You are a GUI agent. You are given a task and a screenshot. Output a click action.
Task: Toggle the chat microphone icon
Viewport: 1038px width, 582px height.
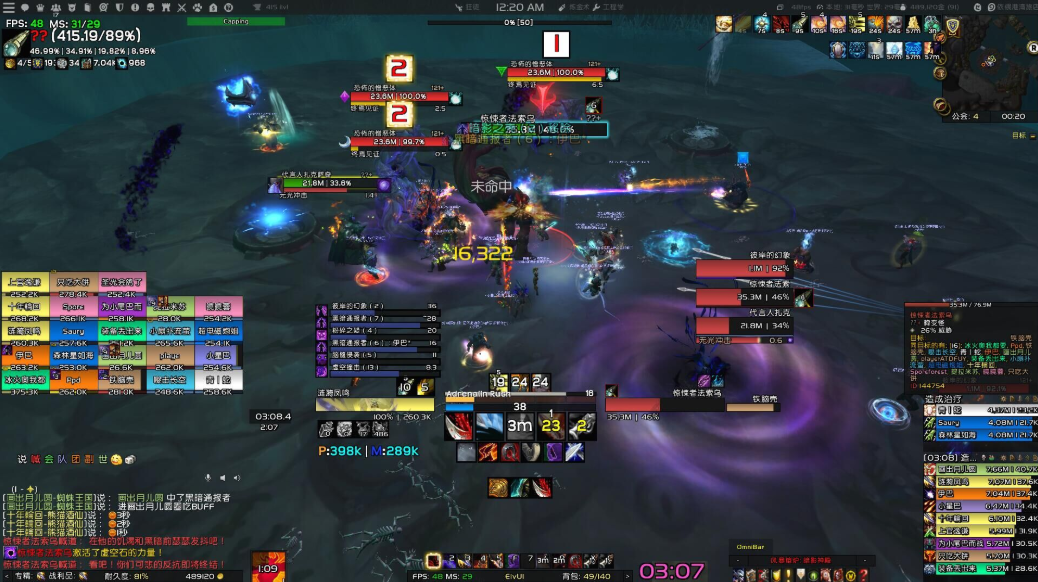[x=208, y=478]
